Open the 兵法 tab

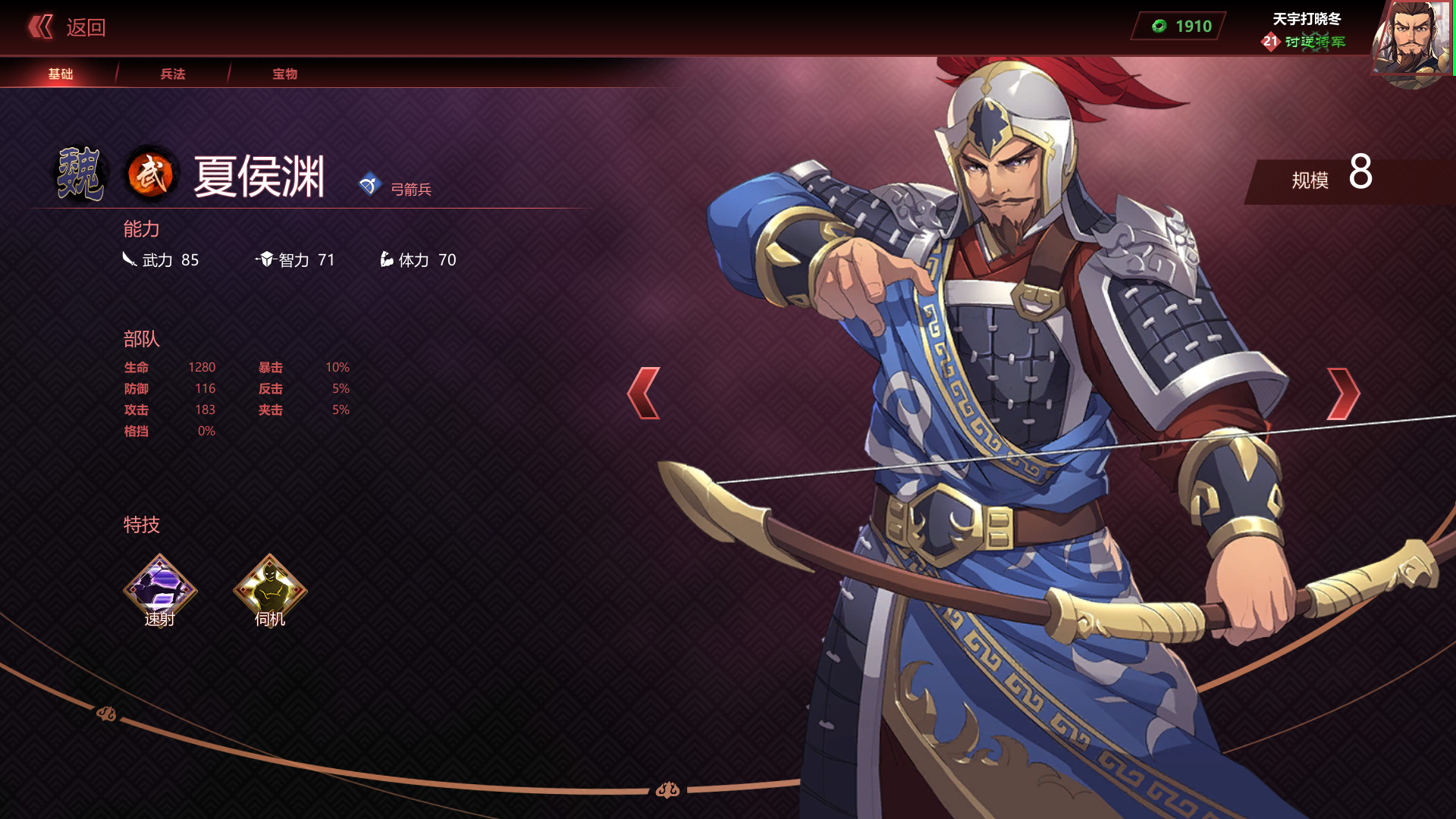172,74
